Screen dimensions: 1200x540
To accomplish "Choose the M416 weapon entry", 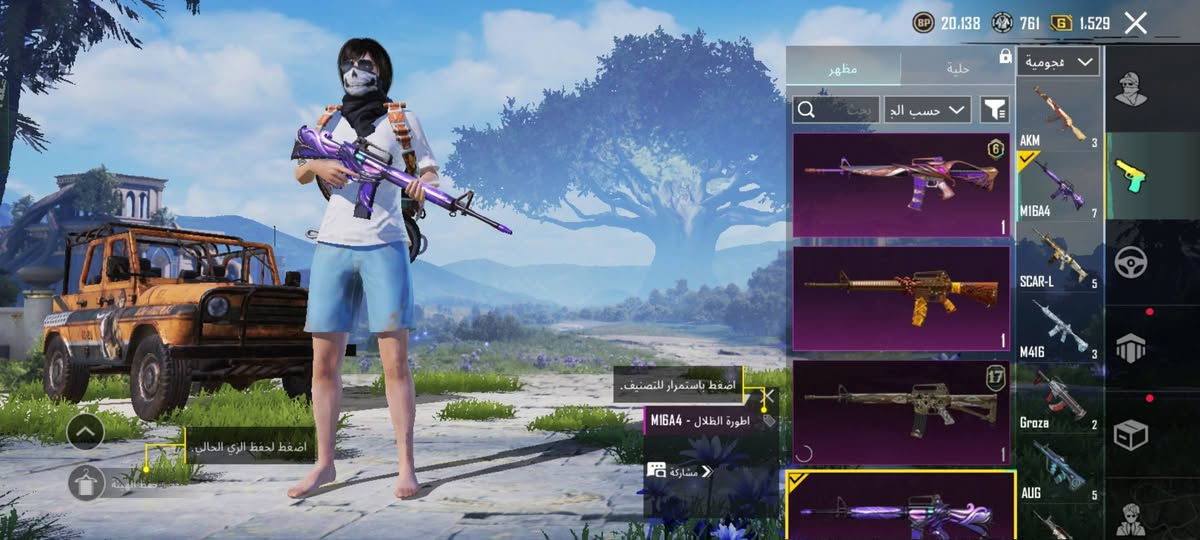I will click(1060, 328).
